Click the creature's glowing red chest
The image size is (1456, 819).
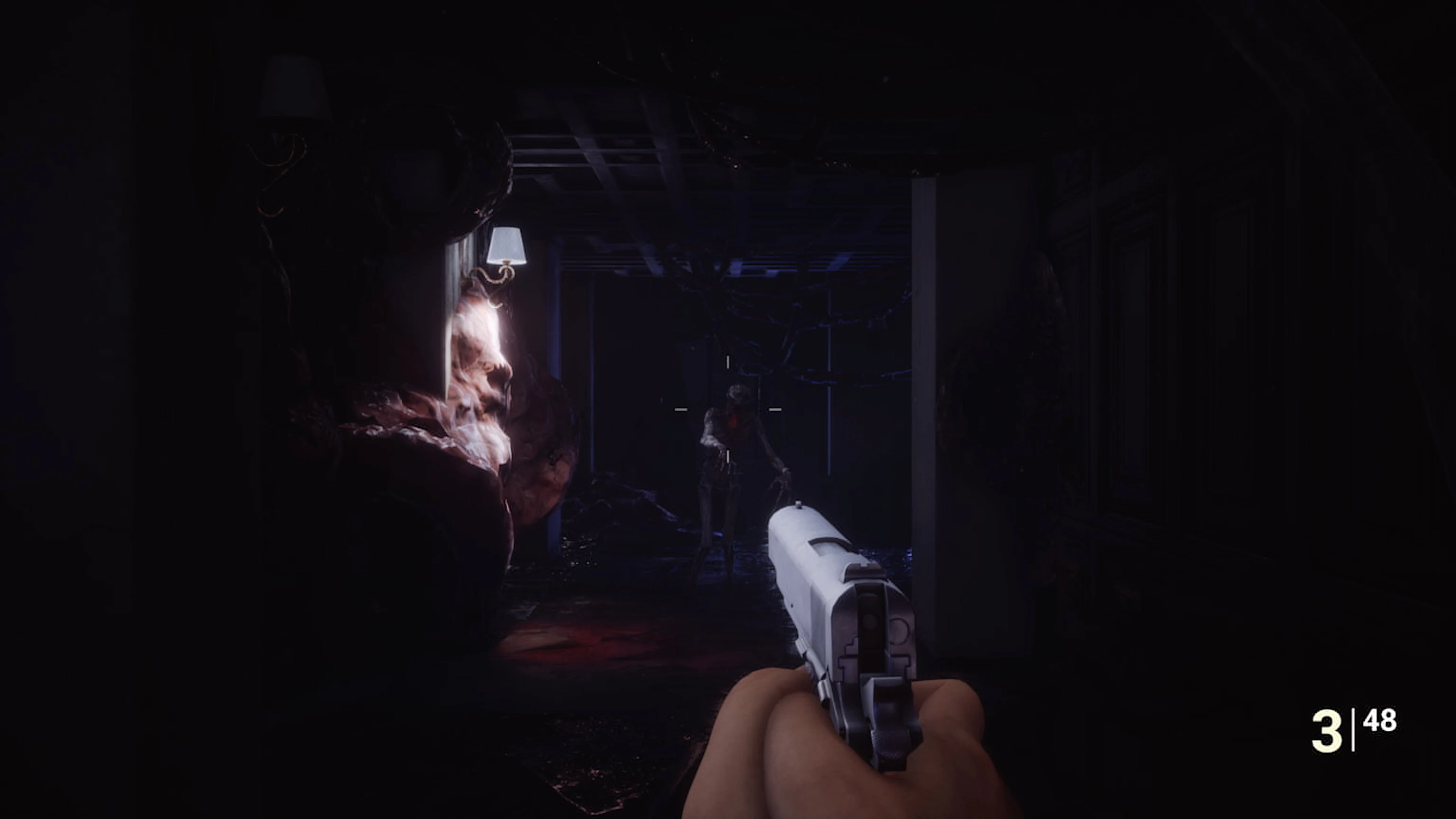click(734, 422)
